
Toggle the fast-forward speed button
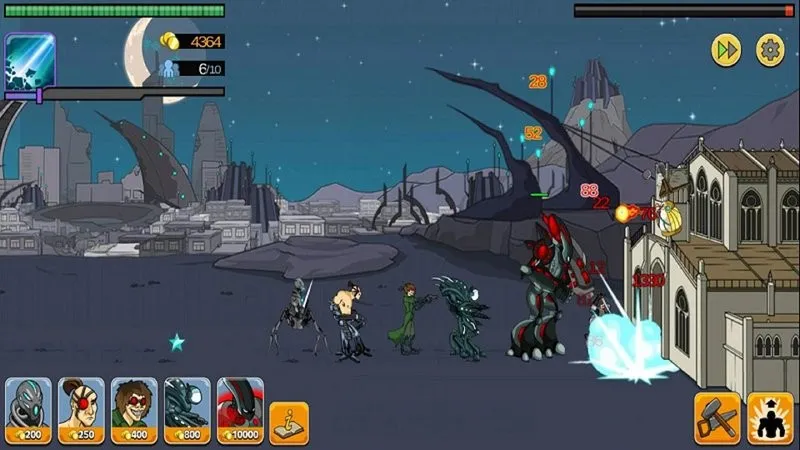coord(726,50)
